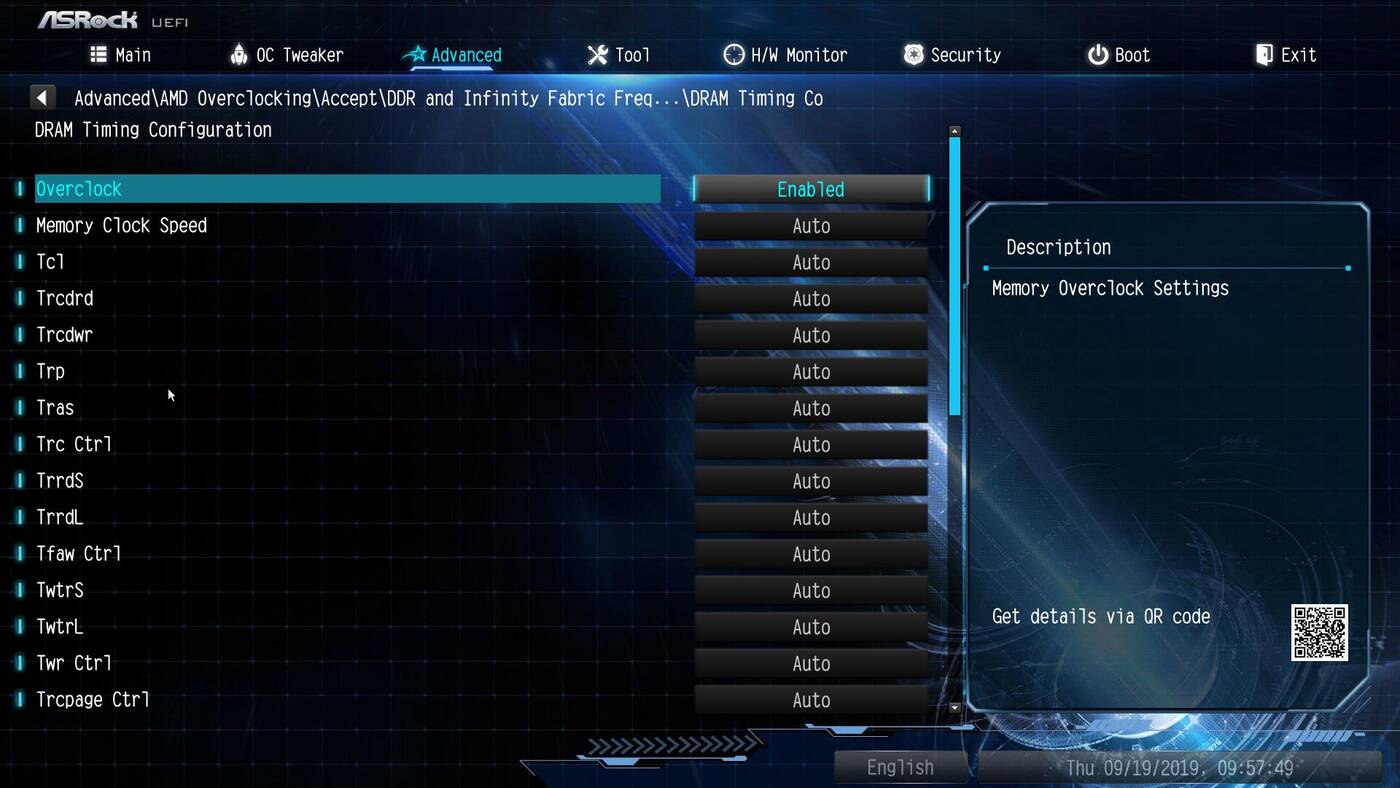
Task: Select the Trc Ctrl setting
Action: pos(74,444)
